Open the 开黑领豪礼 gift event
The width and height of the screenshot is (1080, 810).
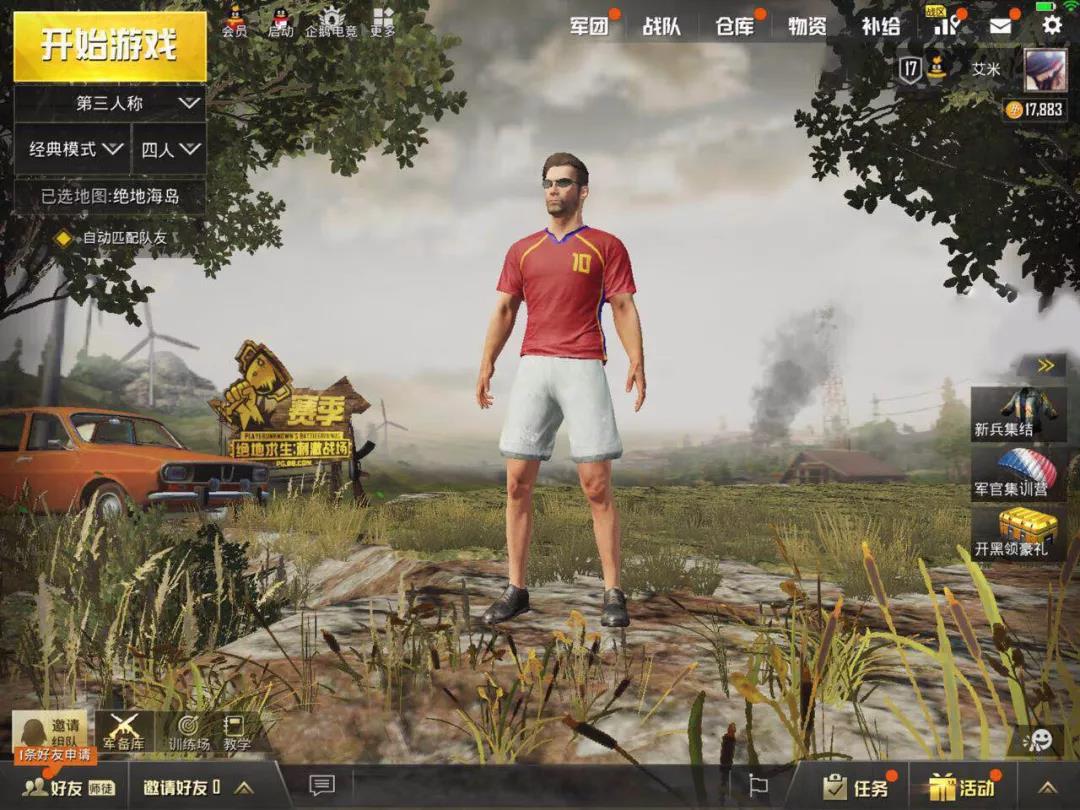point(1018,533)
